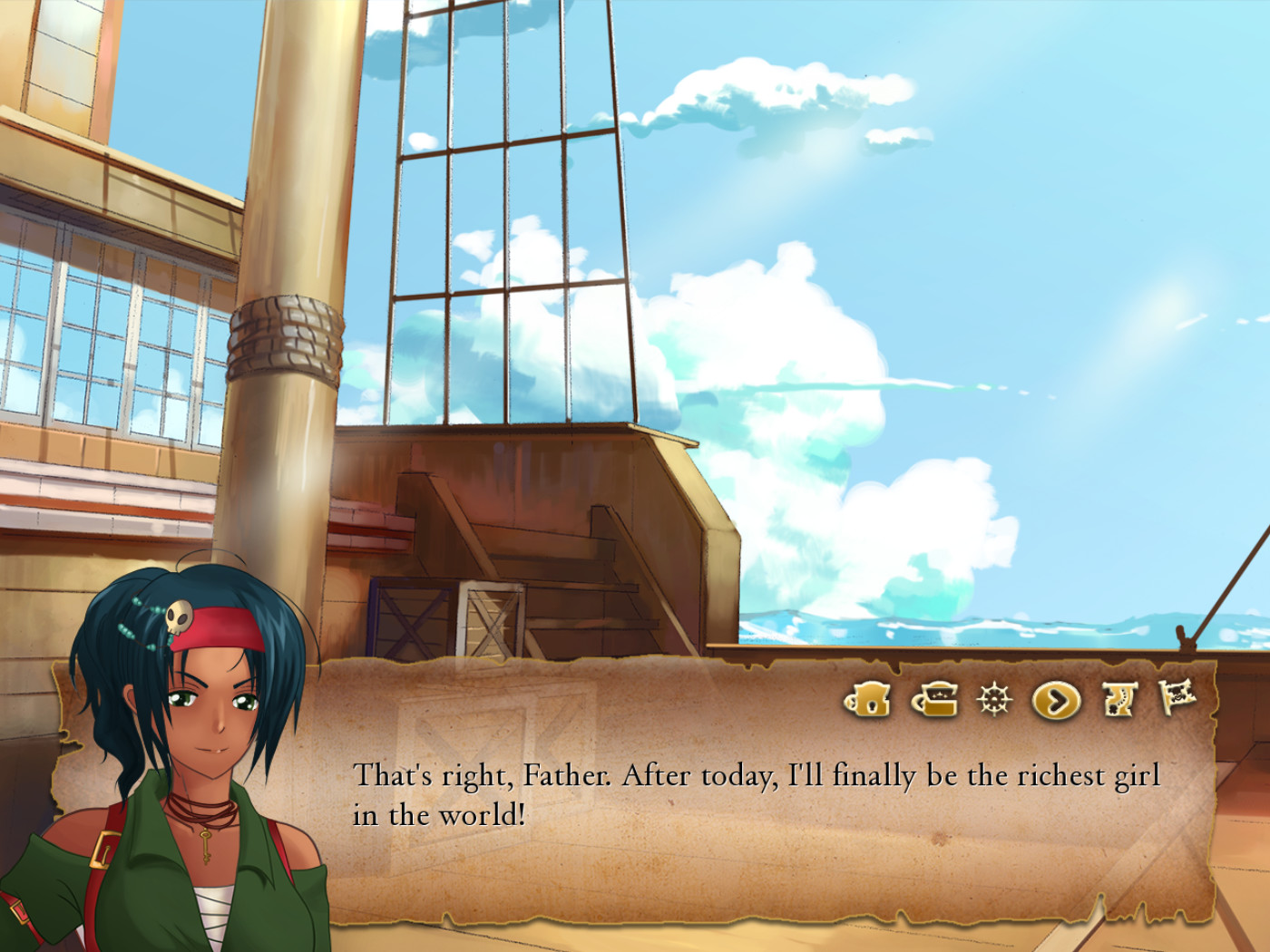Toggle auto-advance using the arrow button
Viewport: 1270px width, 952px height.
click(1055, 698)
